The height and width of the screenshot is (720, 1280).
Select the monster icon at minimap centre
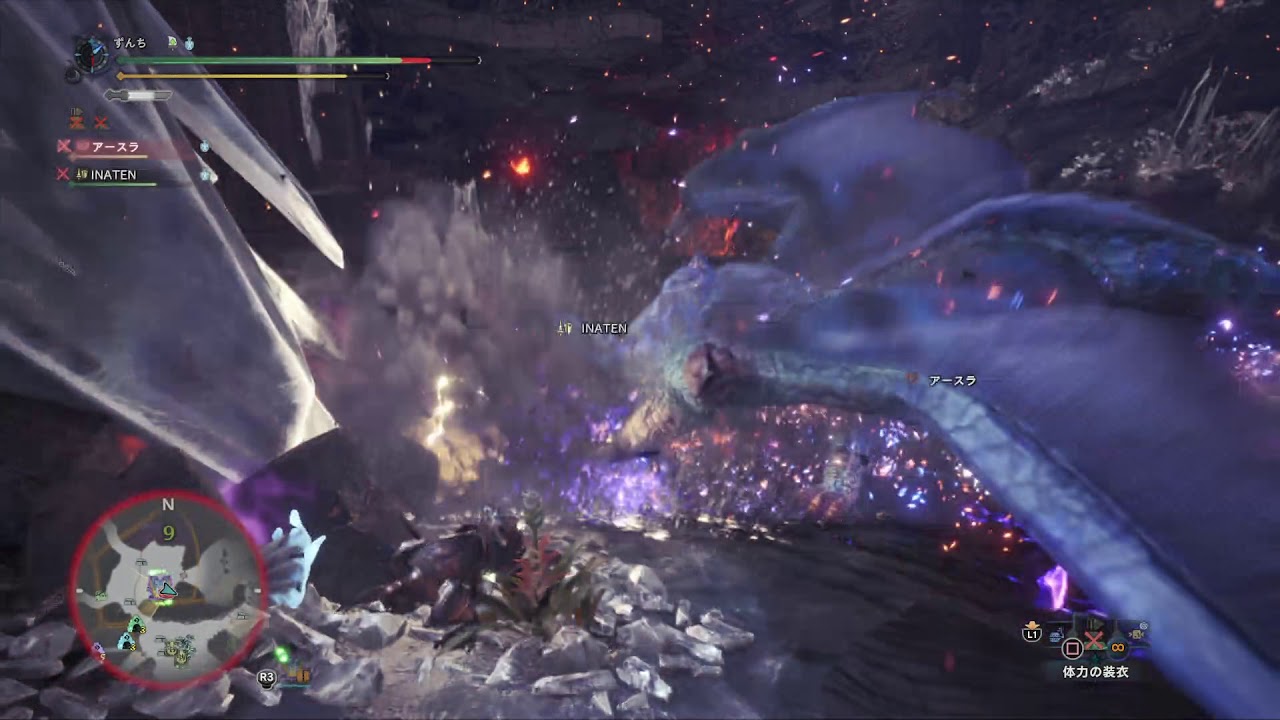(162, 588)
